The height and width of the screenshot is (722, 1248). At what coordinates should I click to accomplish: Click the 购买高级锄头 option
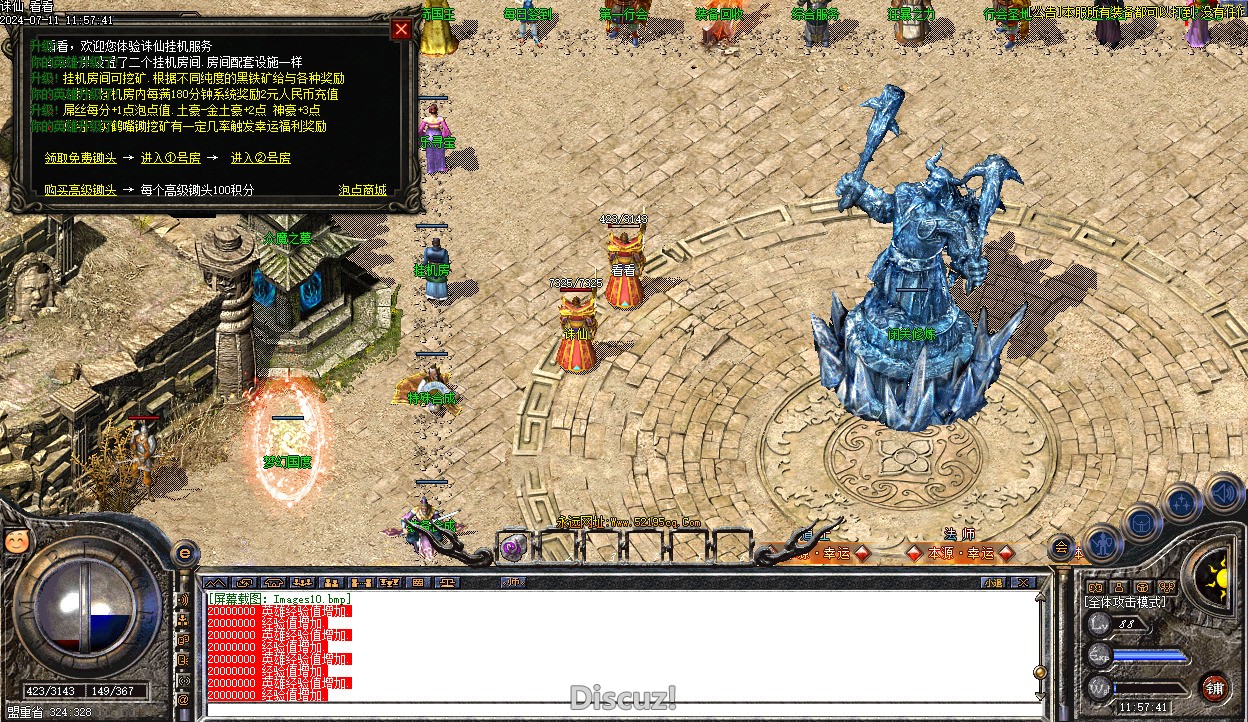click(80, 190)
